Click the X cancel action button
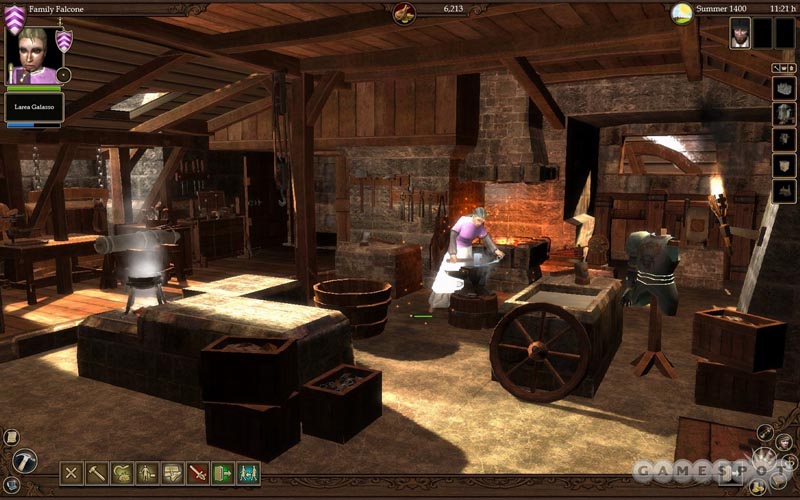This screenshot has height=500, width=800. coord(71,472)
